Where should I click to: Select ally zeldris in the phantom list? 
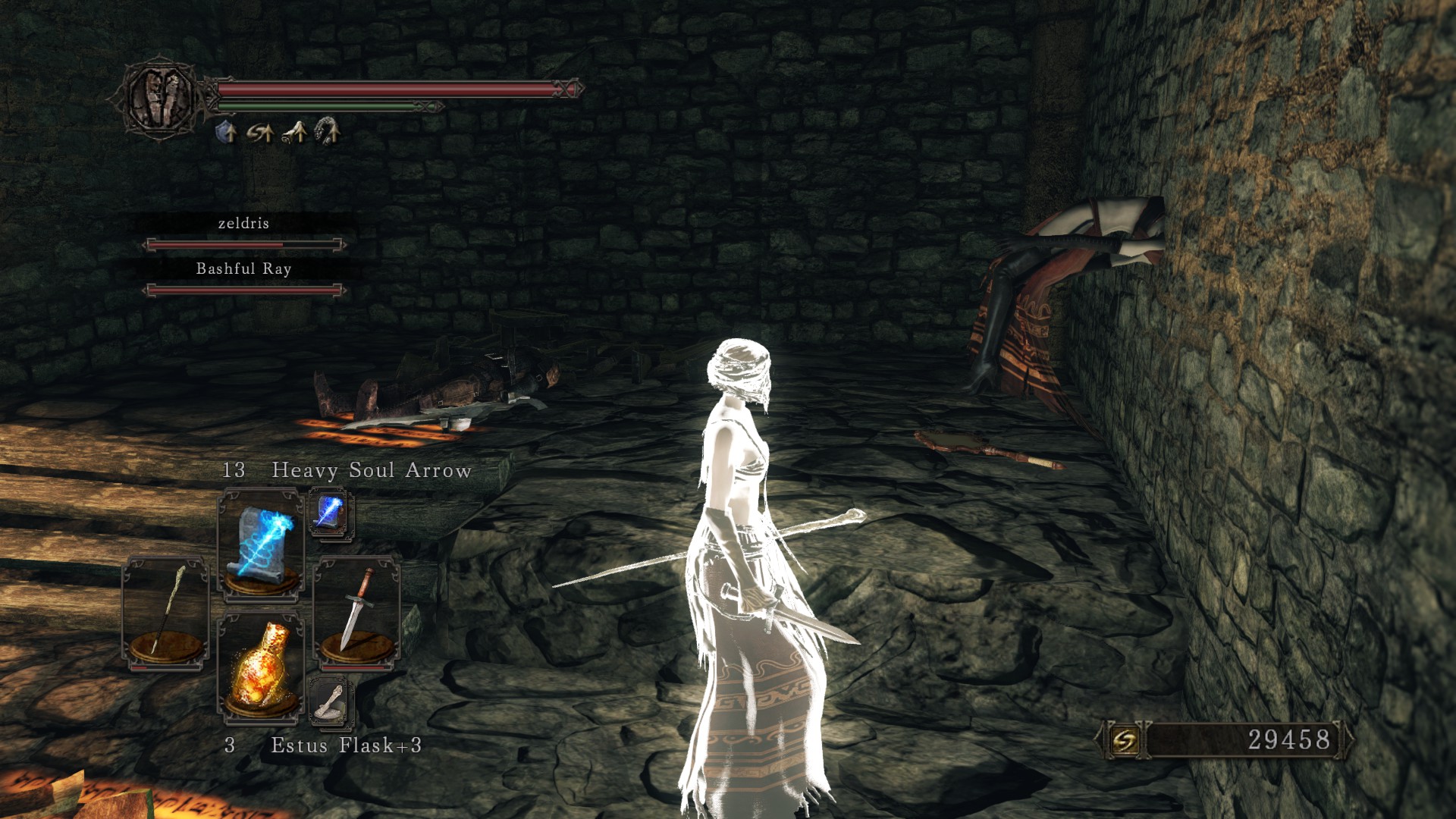(x=243, y=224)
